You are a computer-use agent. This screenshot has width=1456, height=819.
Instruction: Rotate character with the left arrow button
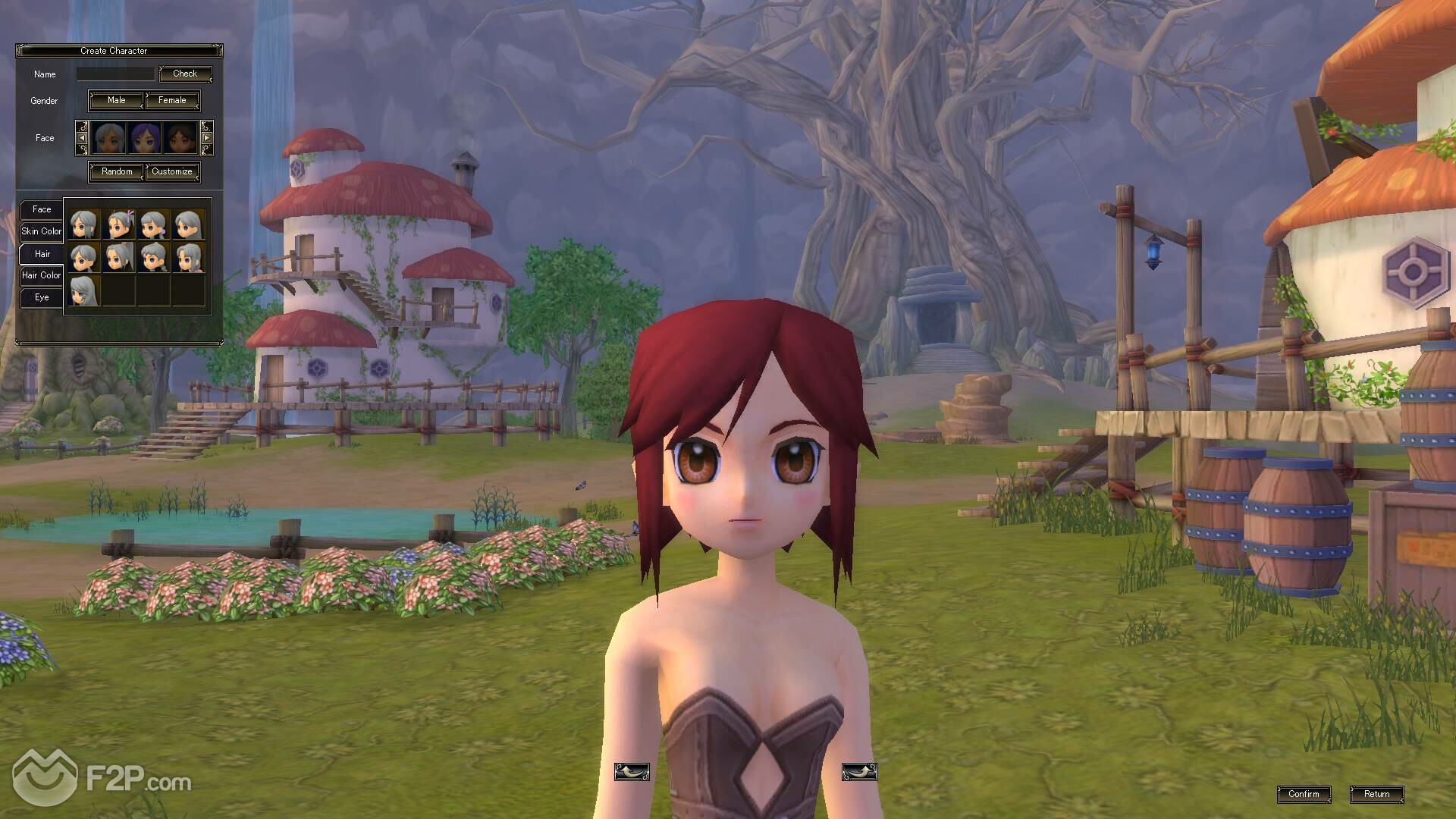coord(631,772)
